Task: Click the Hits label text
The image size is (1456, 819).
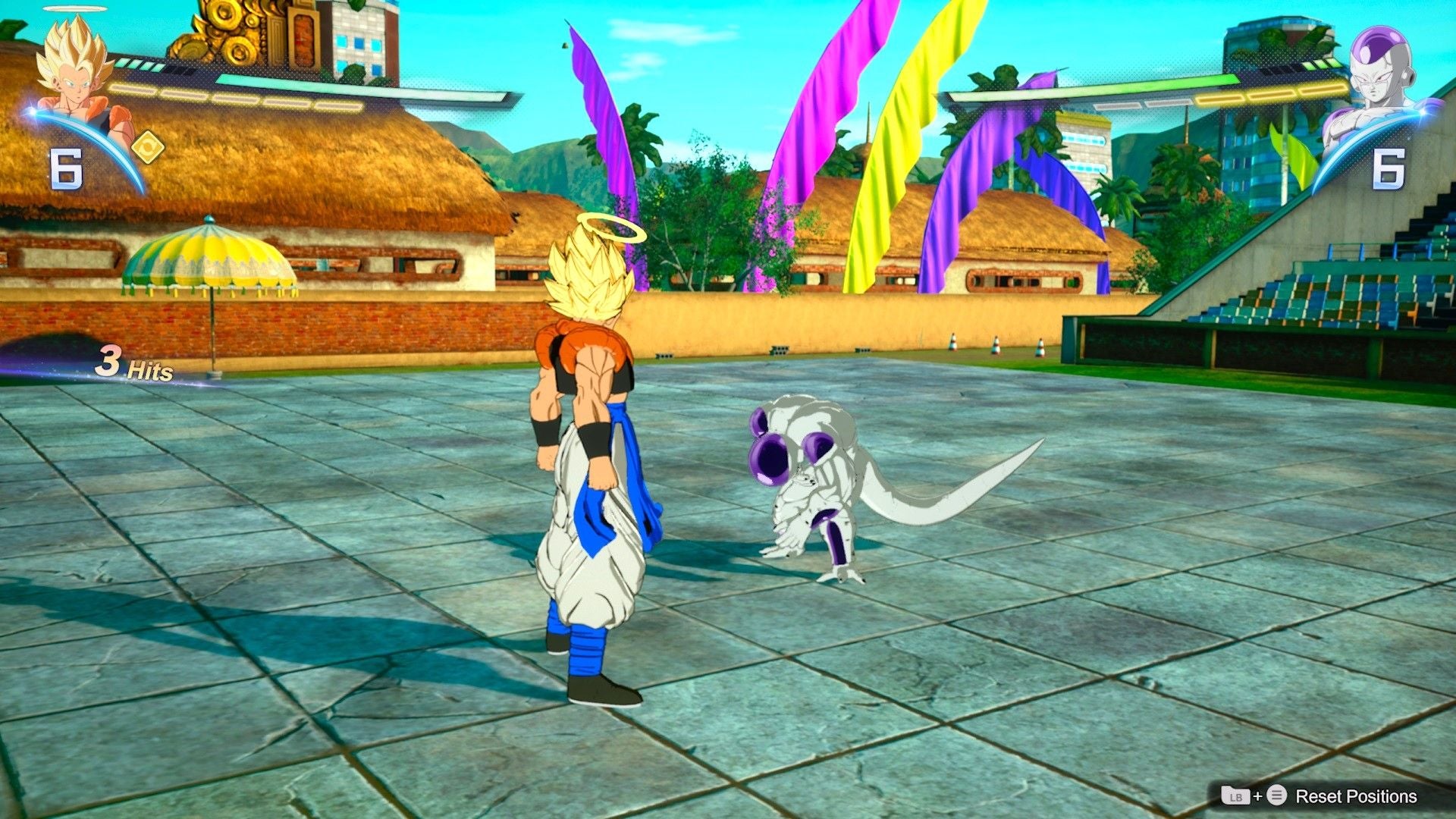Action: (x=149, y=372)
